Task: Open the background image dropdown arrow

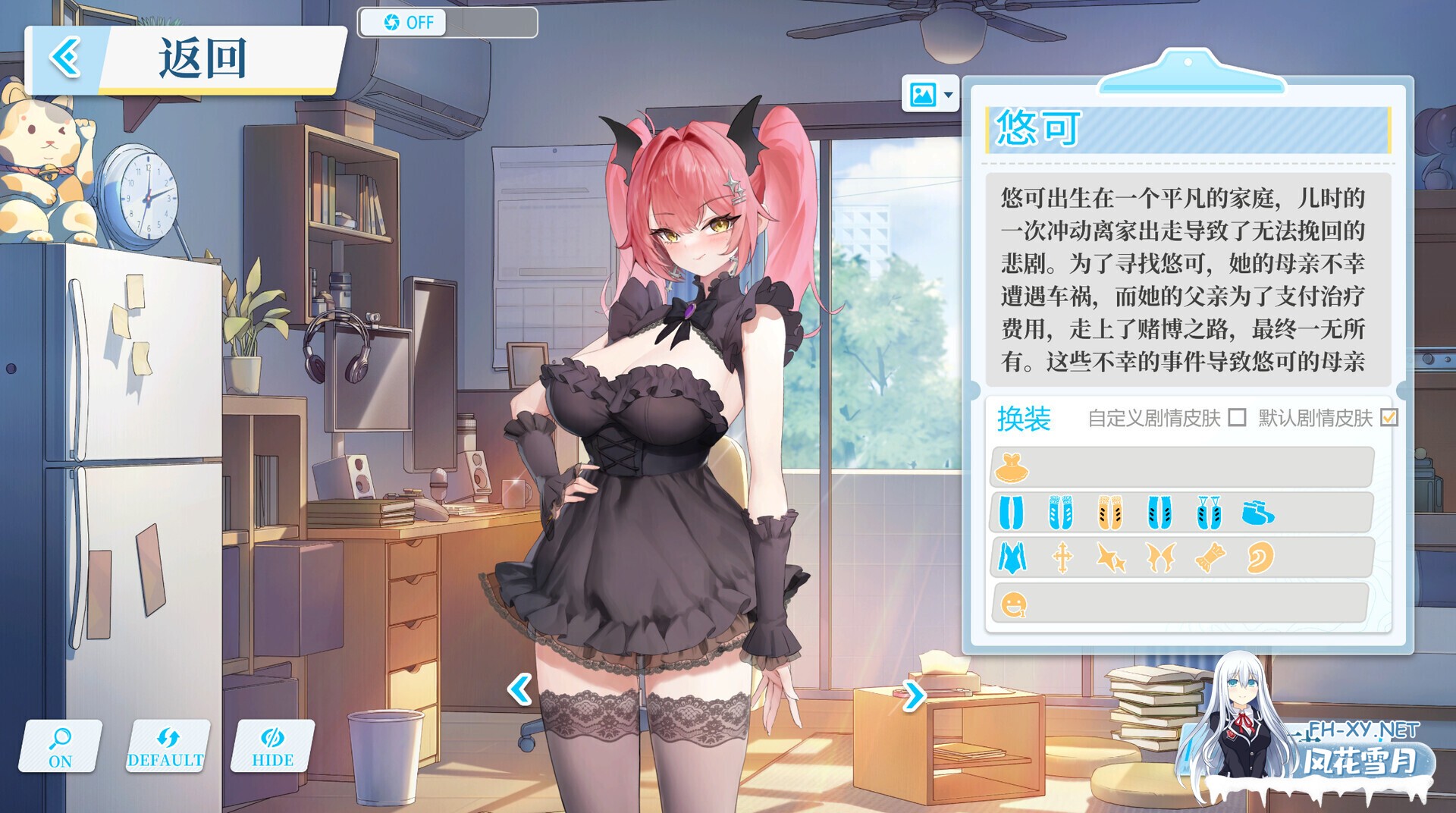Action: pyautogui.click(x=947, y=96)
